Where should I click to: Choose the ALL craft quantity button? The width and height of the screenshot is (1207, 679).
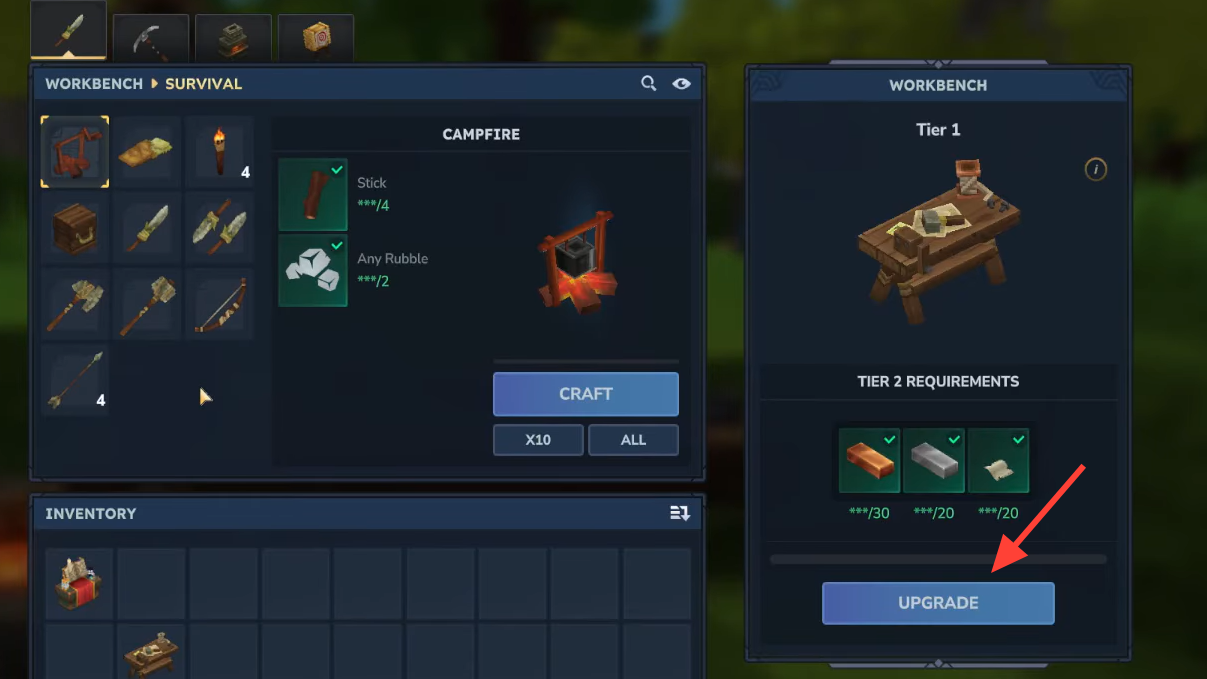633,440
